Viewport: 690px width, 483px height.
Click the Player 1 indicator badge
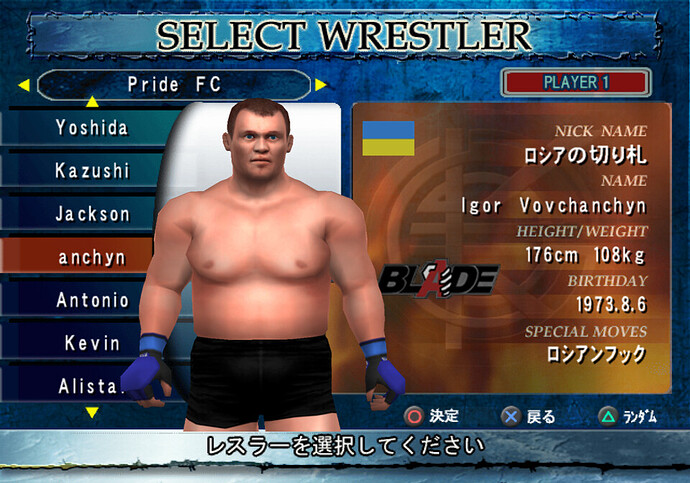[576, 82]
